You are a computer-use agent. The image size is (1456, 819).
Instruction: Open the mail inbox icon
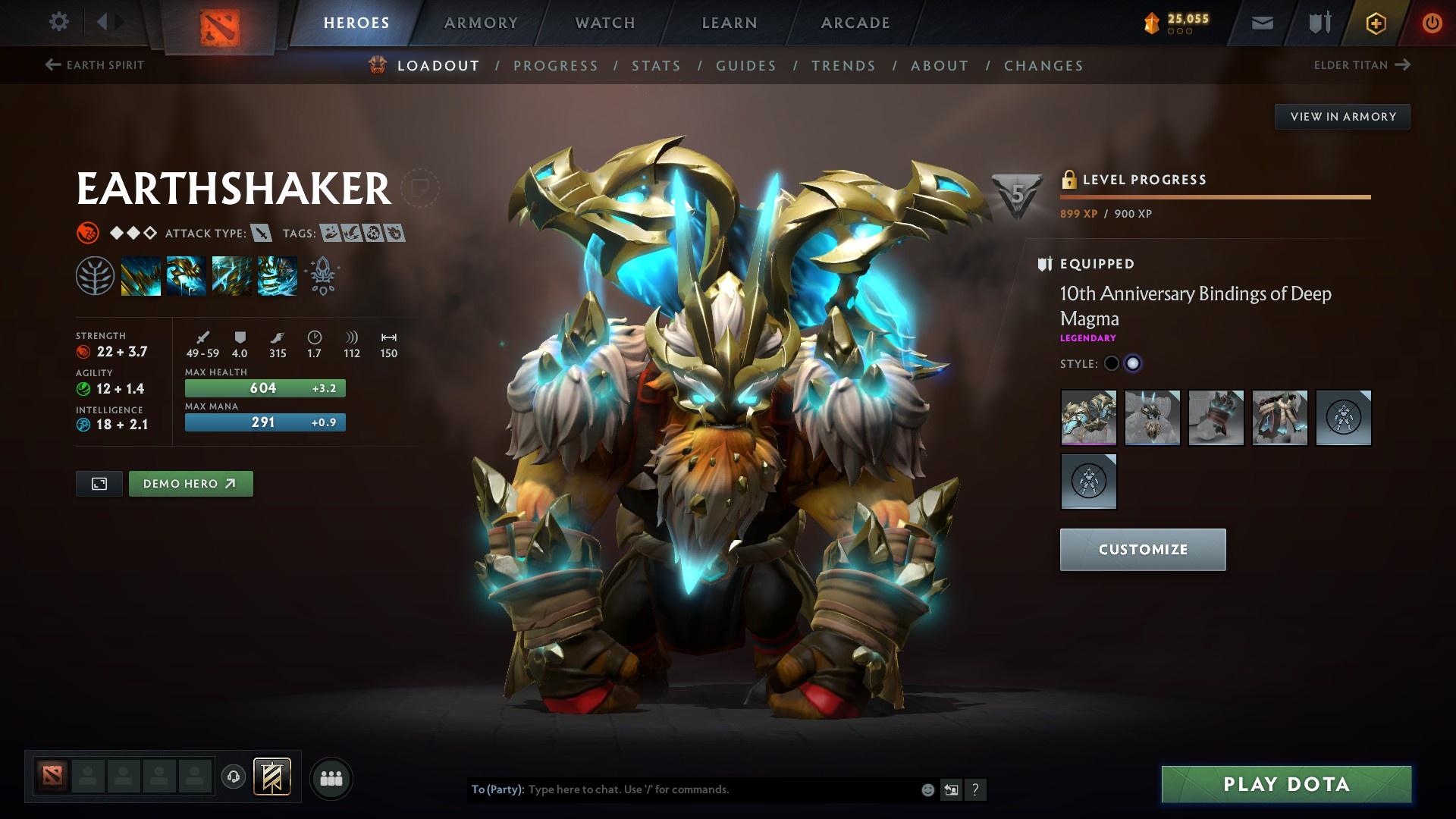(x=1261, y=22)
